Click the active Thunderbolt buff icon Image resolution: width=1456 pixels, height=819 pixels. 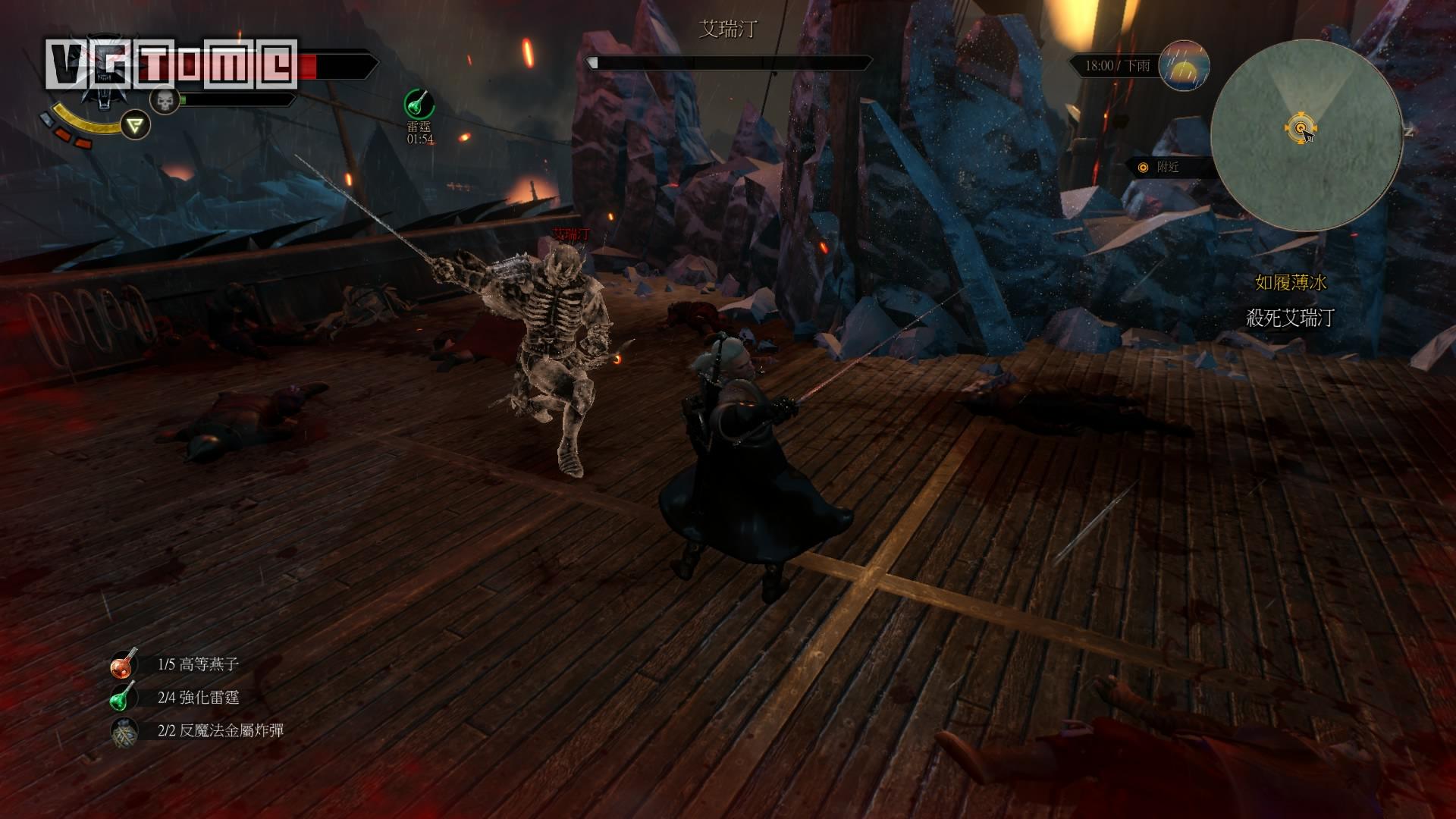tap(419, 104)
